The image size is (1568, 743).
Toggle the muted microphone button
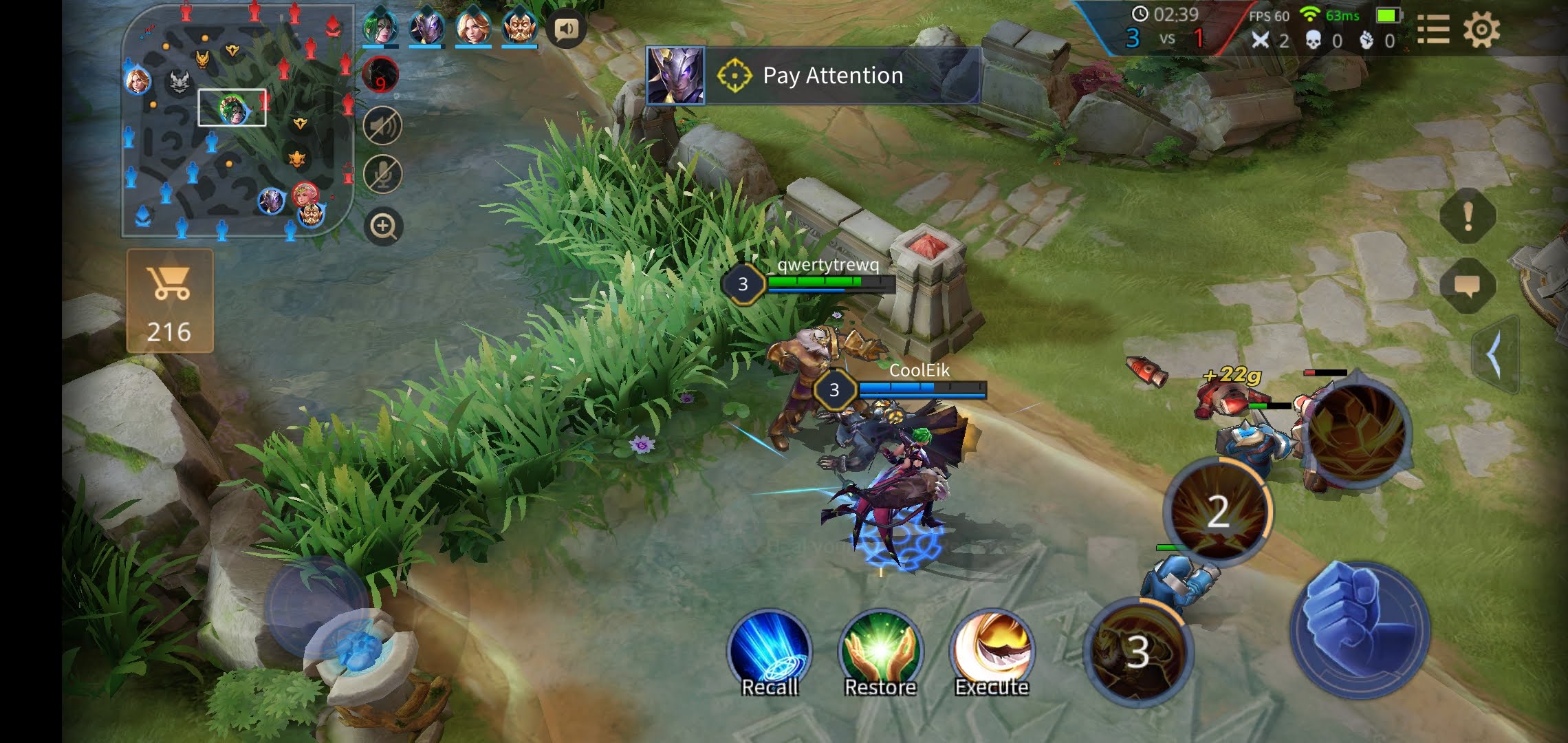point(382,175)
